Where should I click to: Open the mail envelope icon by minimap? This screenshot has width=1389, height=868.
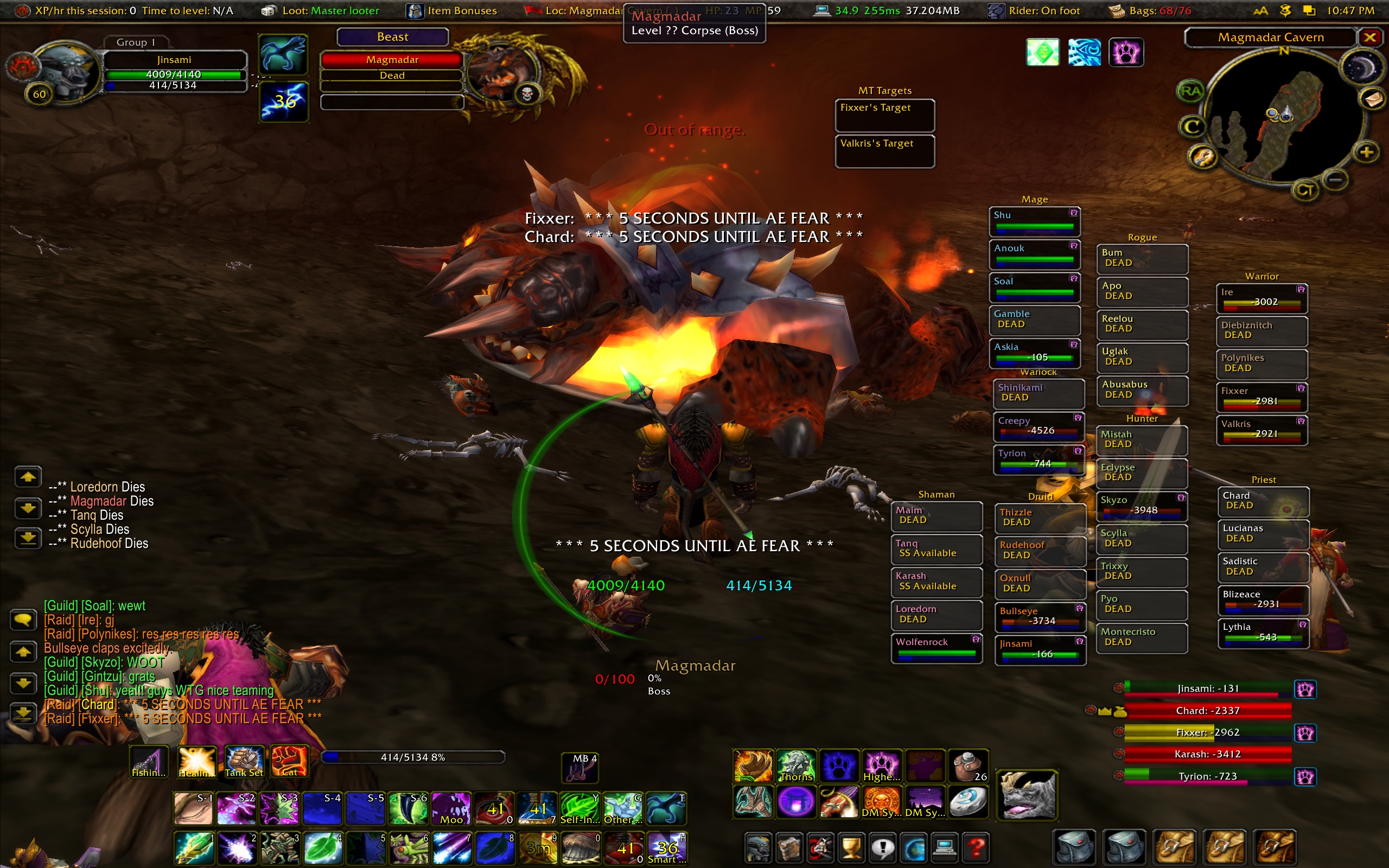[x=1372, y=100]
